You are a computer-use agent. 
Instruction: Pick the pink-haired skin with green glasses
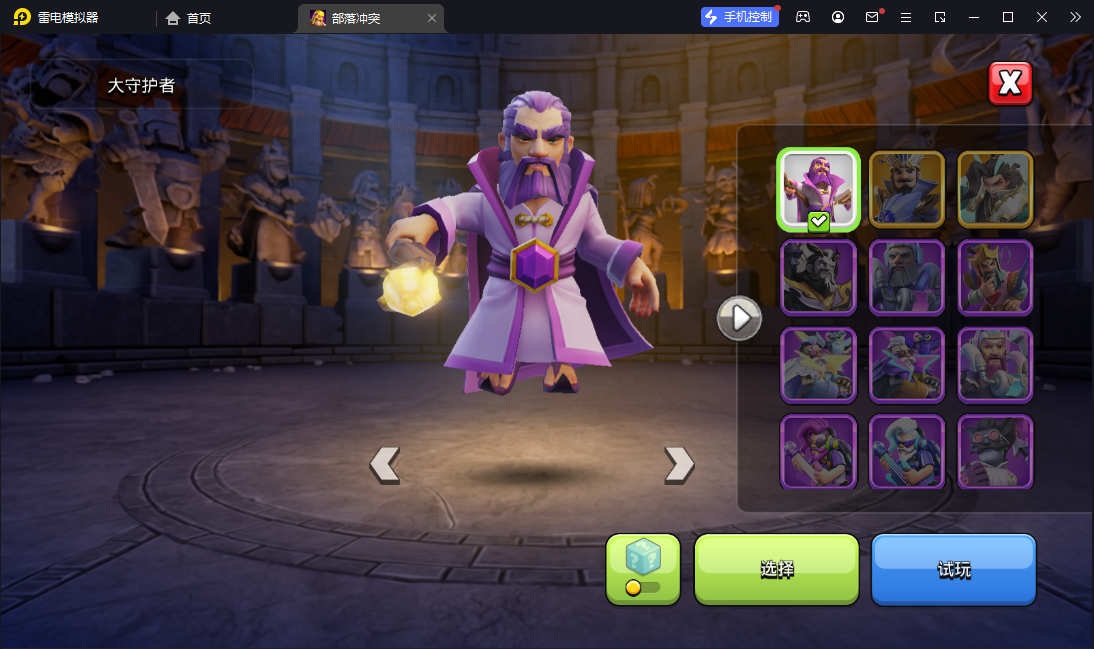click(818, 452)
